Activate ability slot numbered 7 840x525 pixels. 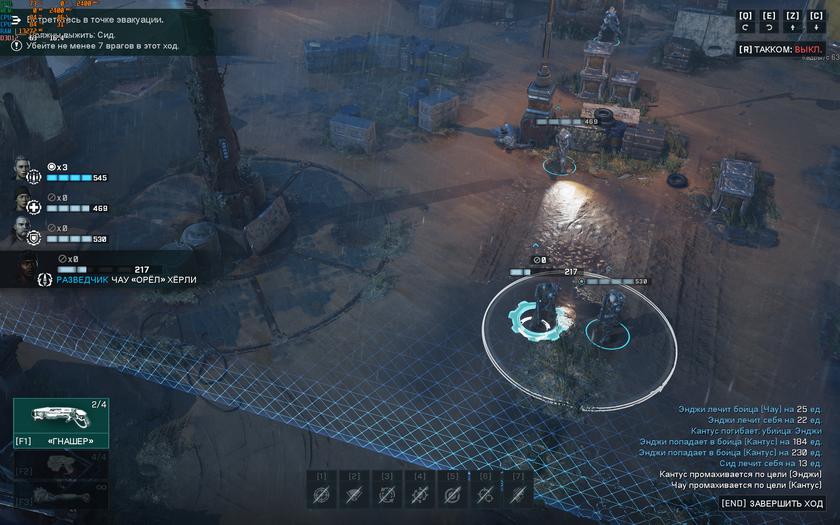[517, 490]
